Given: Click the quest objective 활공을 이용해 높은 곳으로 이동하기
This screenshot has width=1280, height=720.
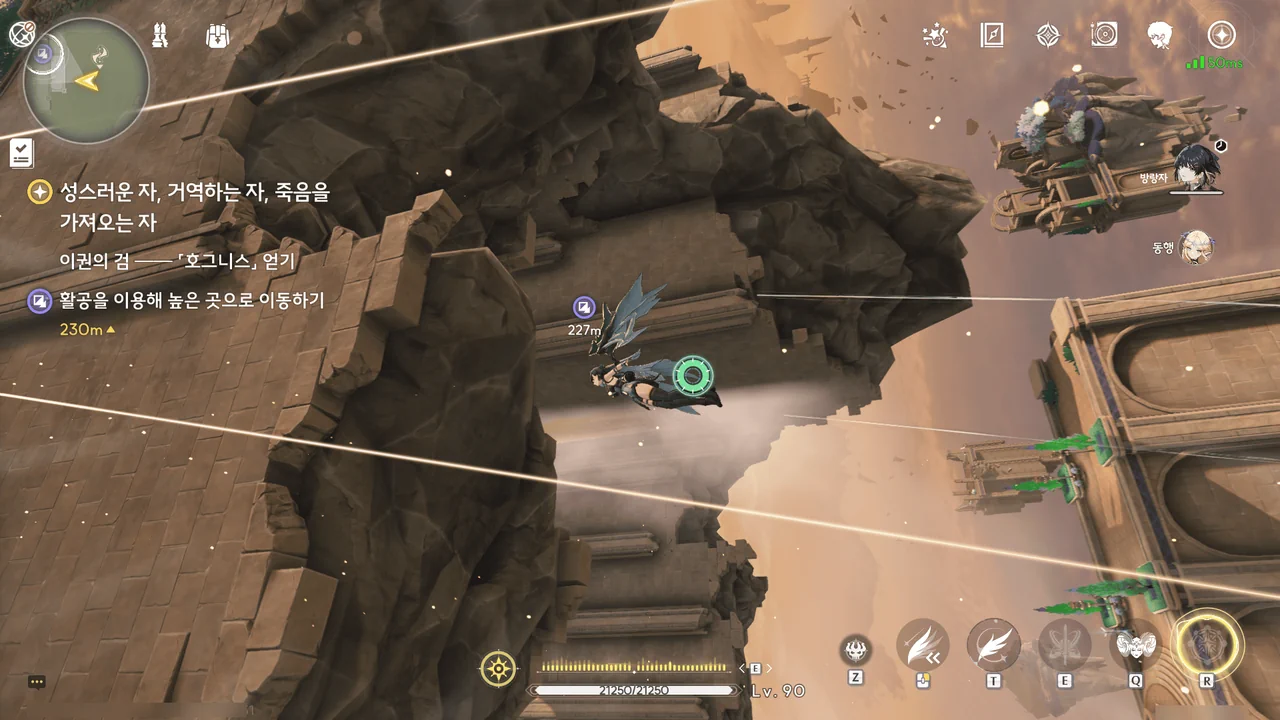Looking at the screenshot, I should pos(191,300).
